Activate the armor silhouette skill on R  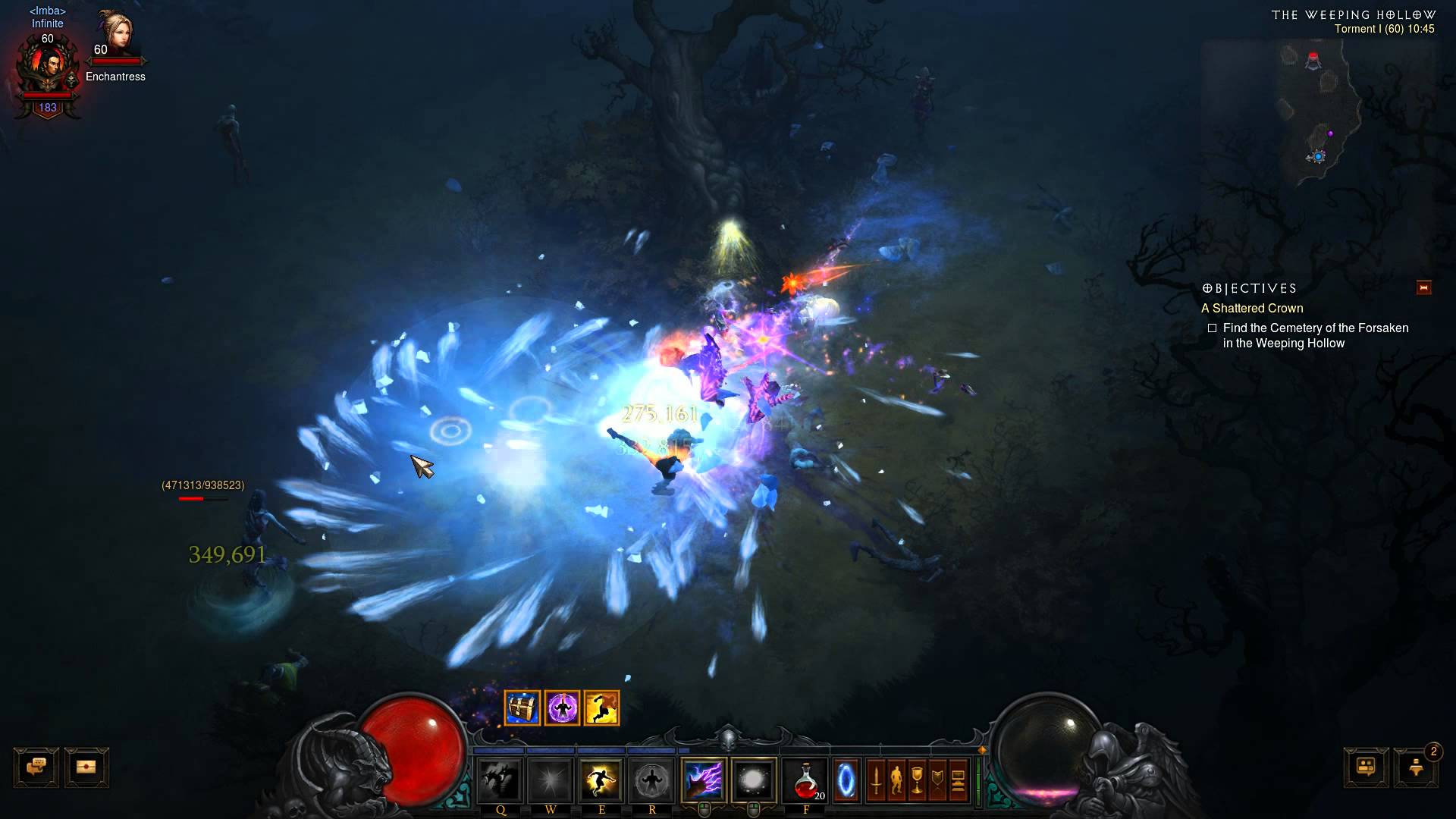(652, 780)
